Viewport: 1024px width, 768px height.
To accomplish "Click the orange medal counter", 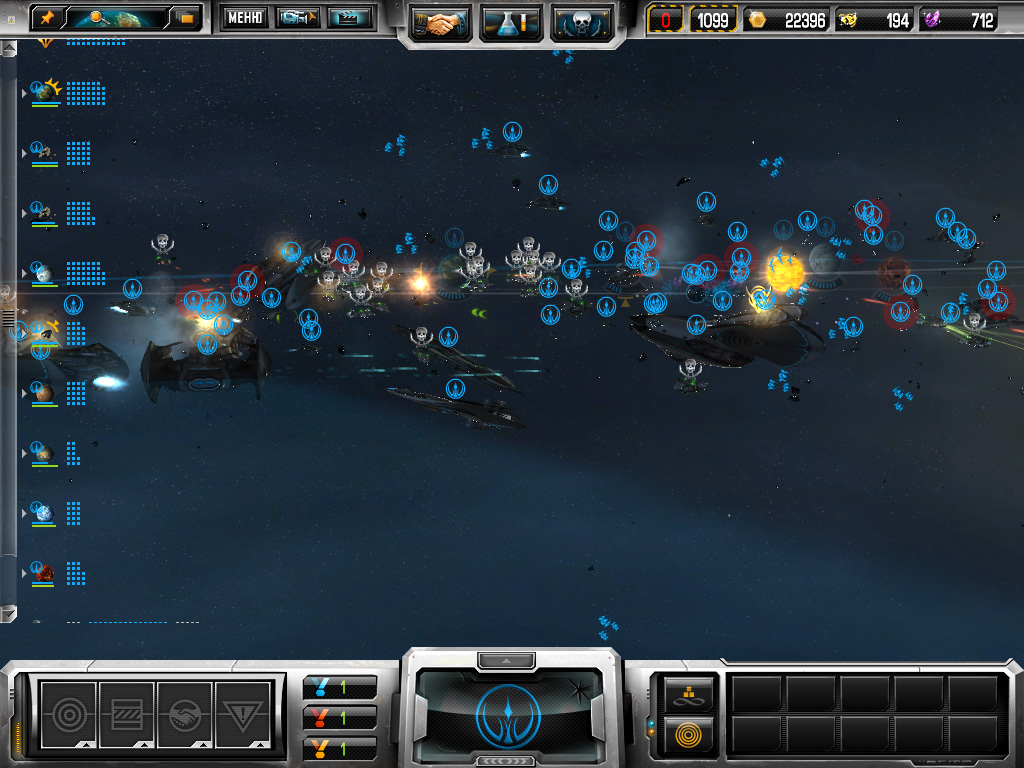I will tap(339, 747).
